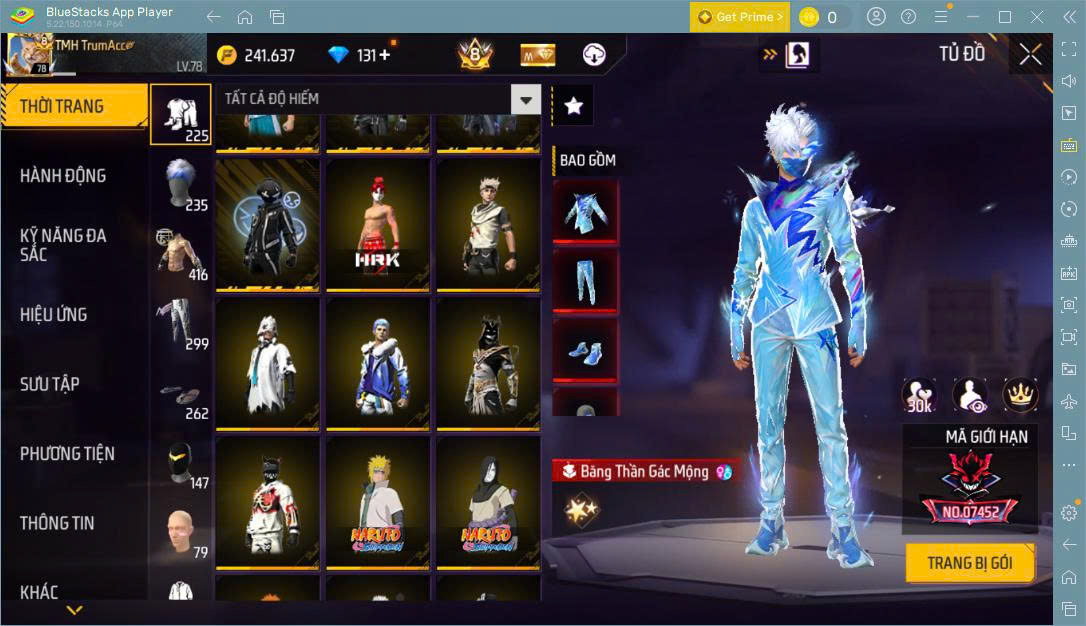
Task: Pick the yellow-haired Naruto outfit
Action: pos(378,502)
